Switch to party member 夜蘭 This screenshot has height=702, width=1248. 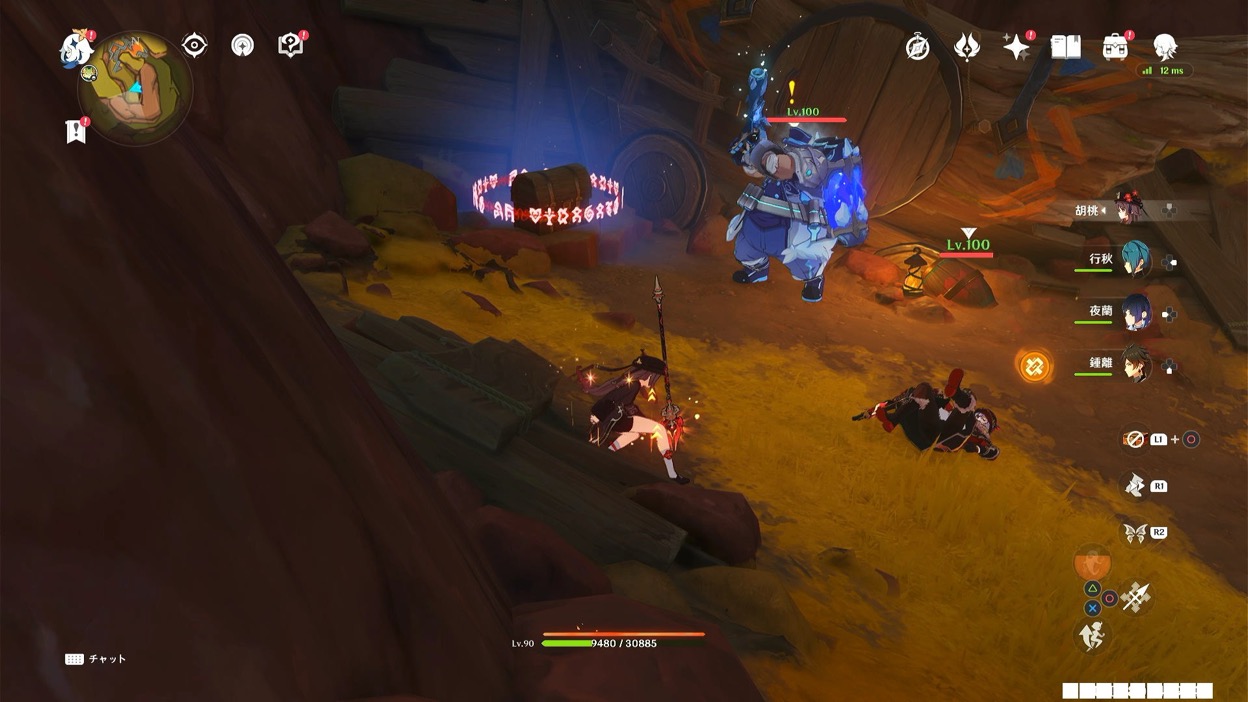point(1135,311)
